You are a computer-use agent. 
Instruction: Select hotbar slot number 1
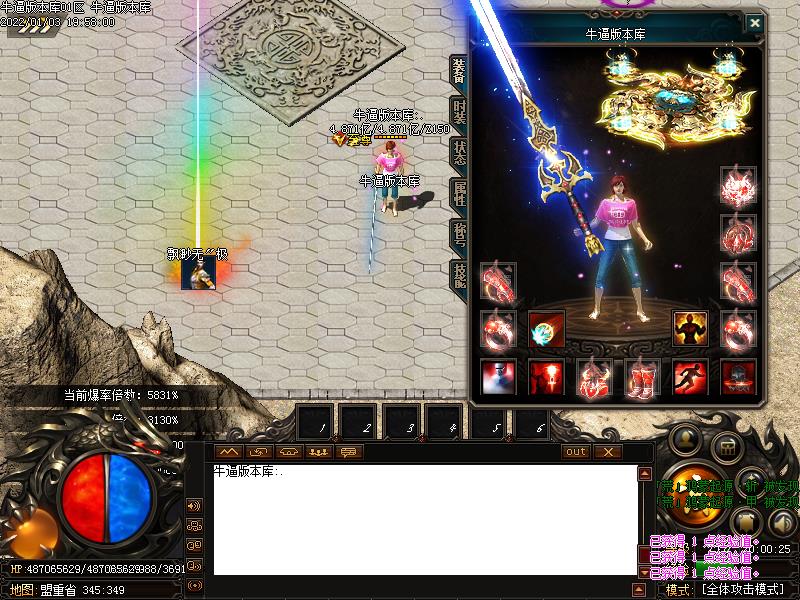(316, 424)
